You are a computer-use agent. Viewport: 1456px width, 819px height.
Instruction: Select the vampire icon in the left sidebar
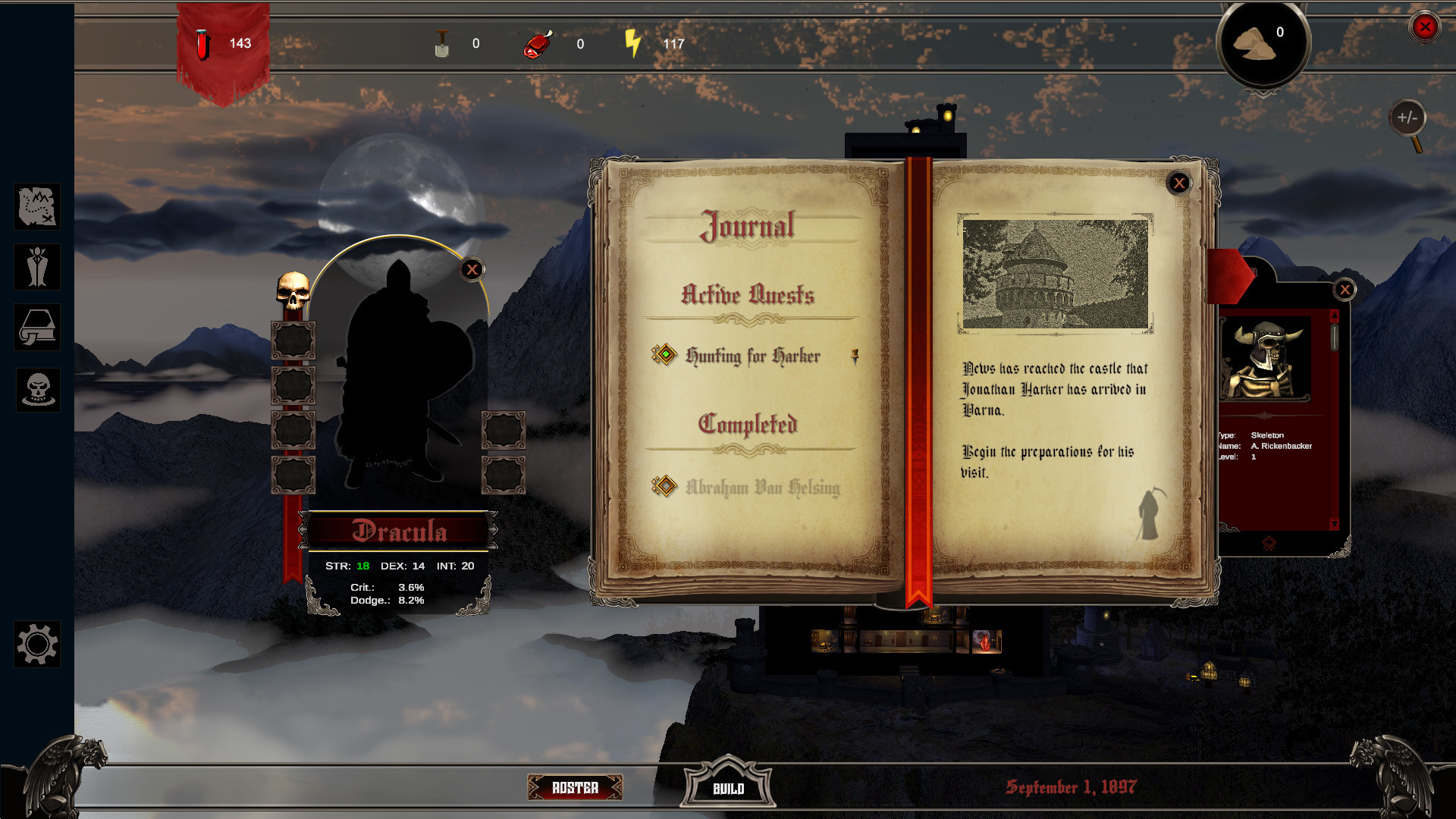[36, 267]
